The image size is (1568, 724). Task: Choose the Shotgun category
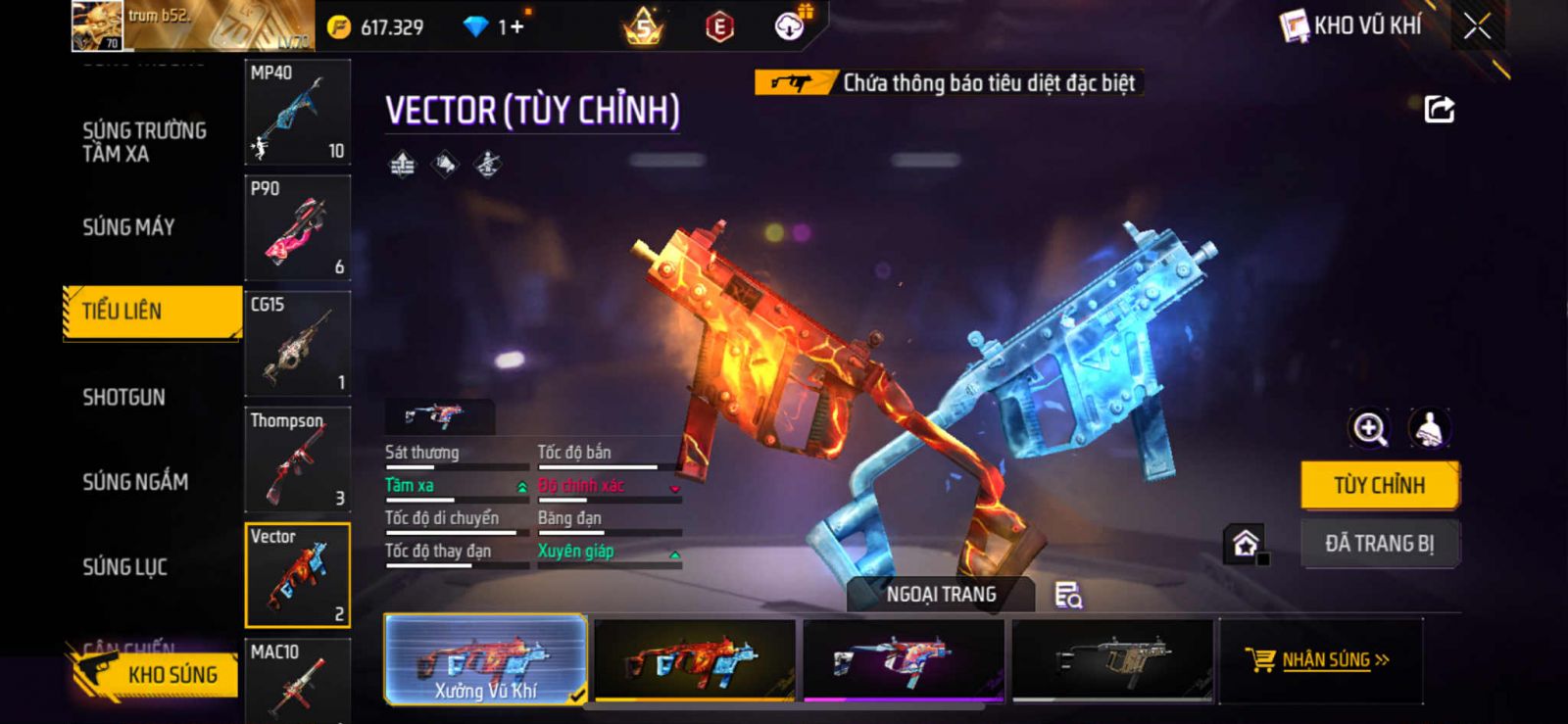click(123, 397)
